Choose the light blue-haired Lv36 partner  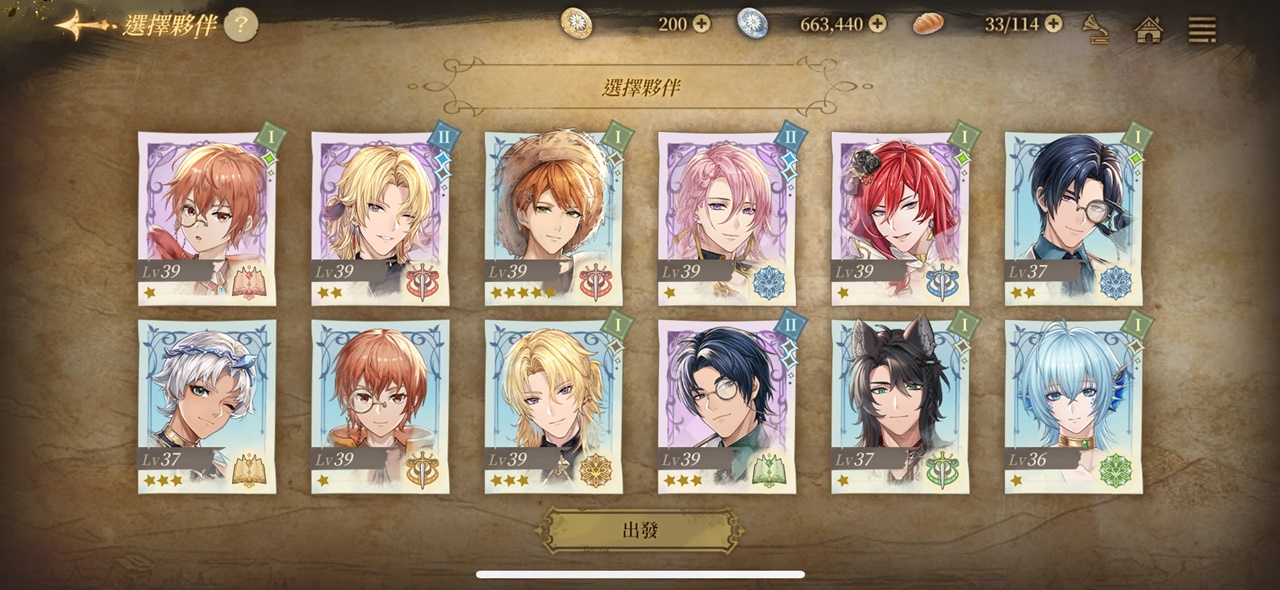1073,406
